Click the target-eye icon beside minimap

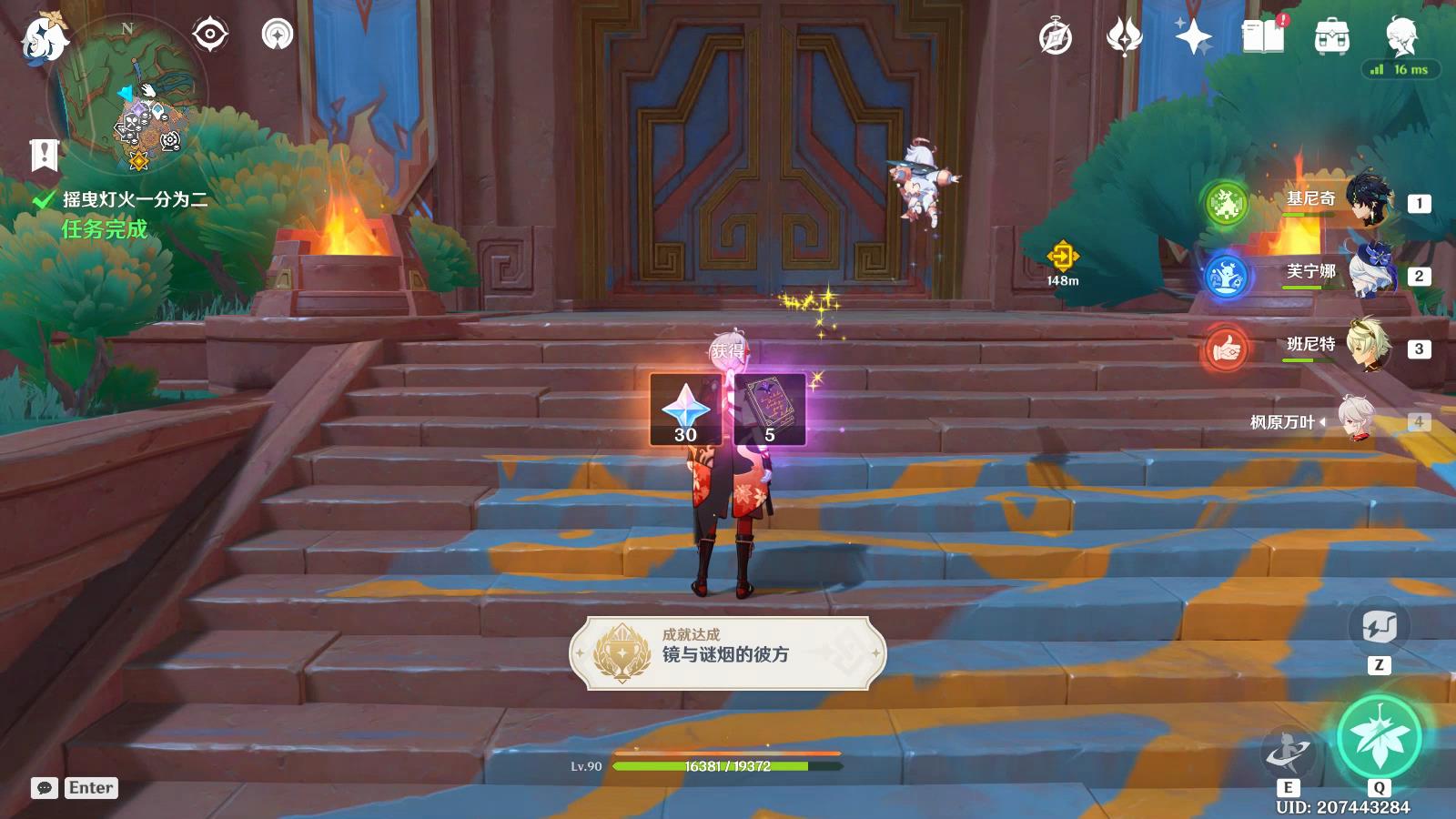[209, 35]
